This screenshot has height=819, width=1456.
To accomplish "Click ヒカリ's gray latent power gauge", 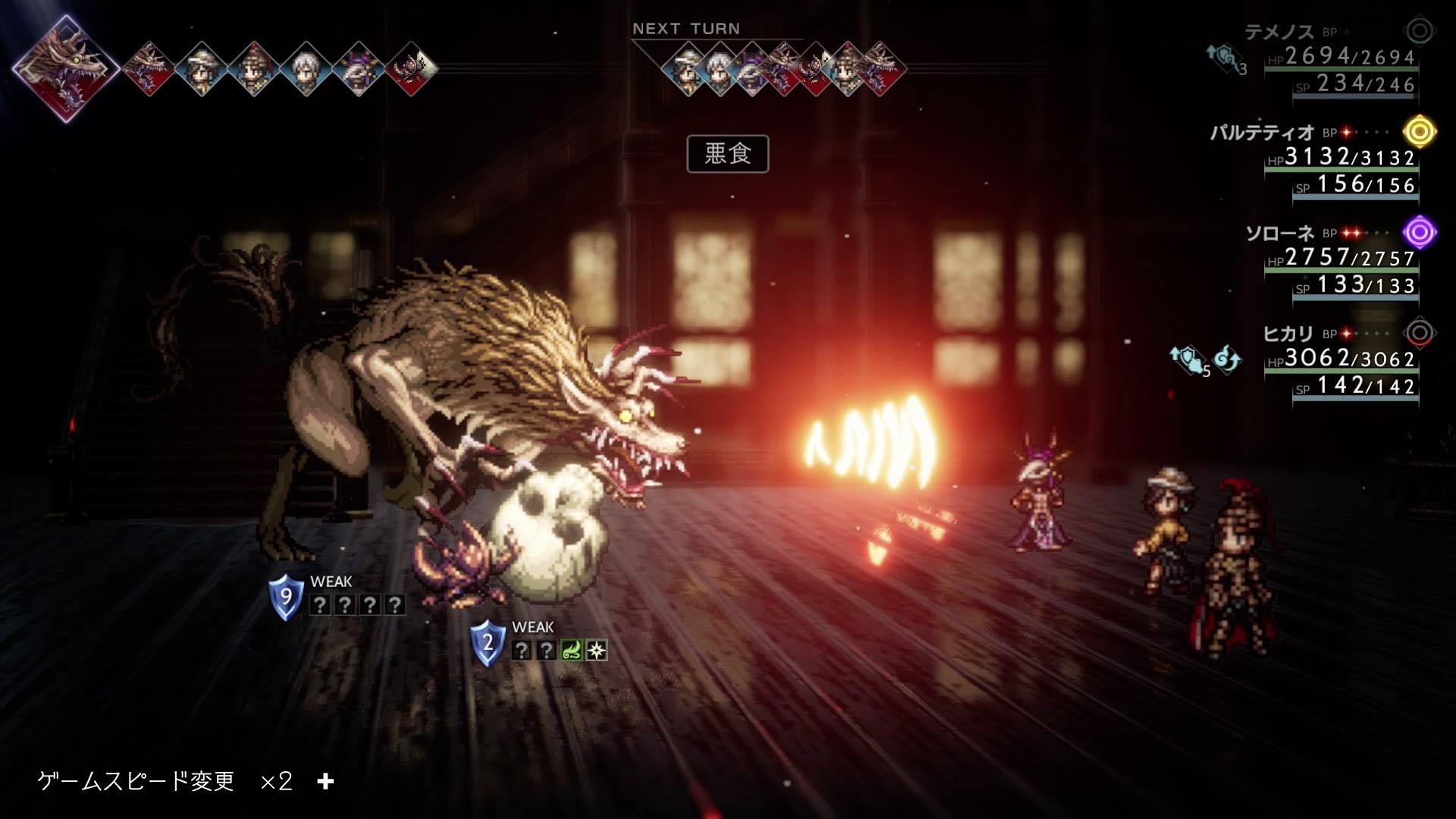I will pos(1419,333).
